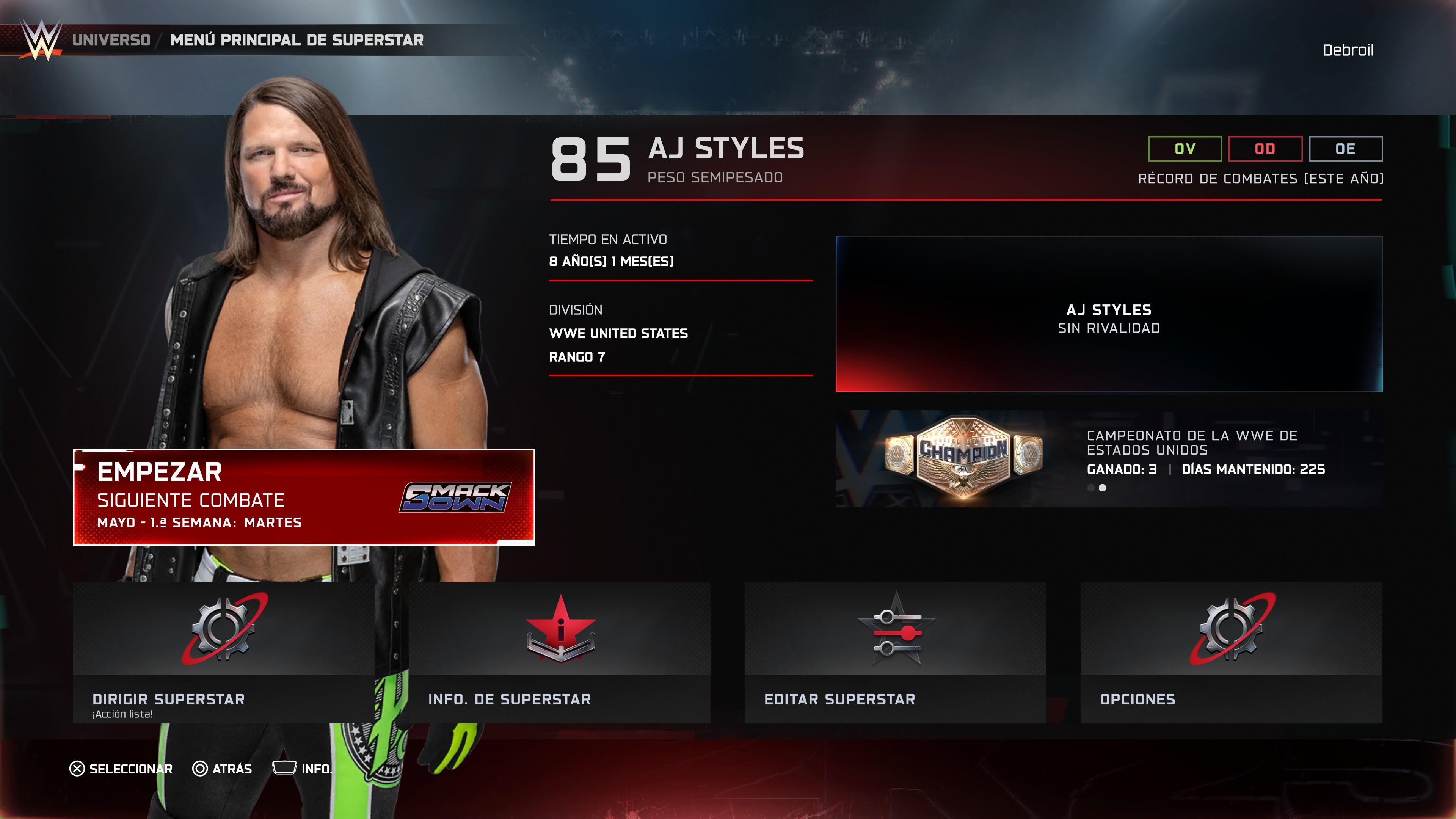The width and height of the screenshot is (1456, 819).
Task: Start the next SmackDown match with Empezar
Action: point(303,497)
